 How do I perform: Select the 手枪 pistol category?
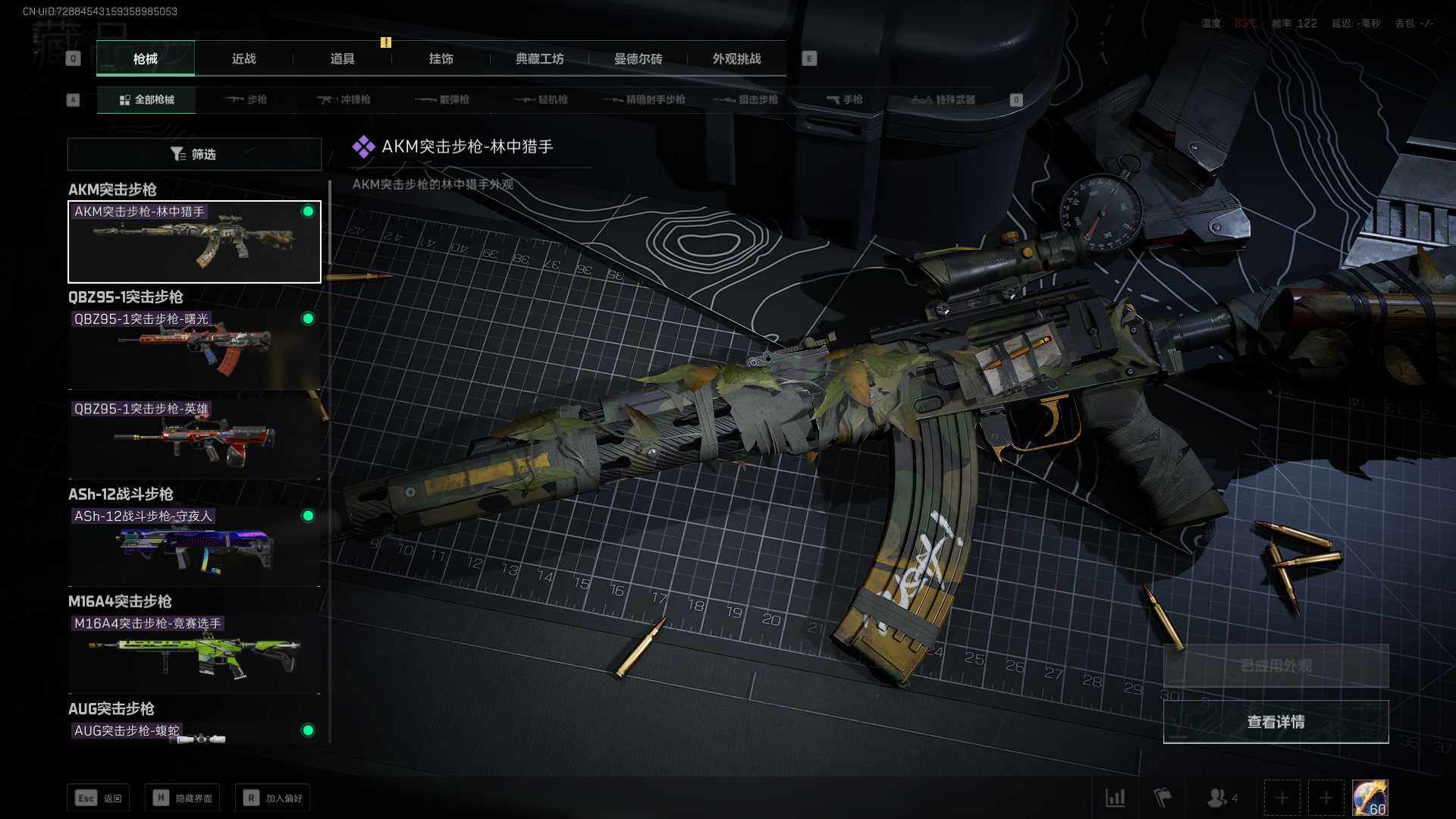(844, 99)
